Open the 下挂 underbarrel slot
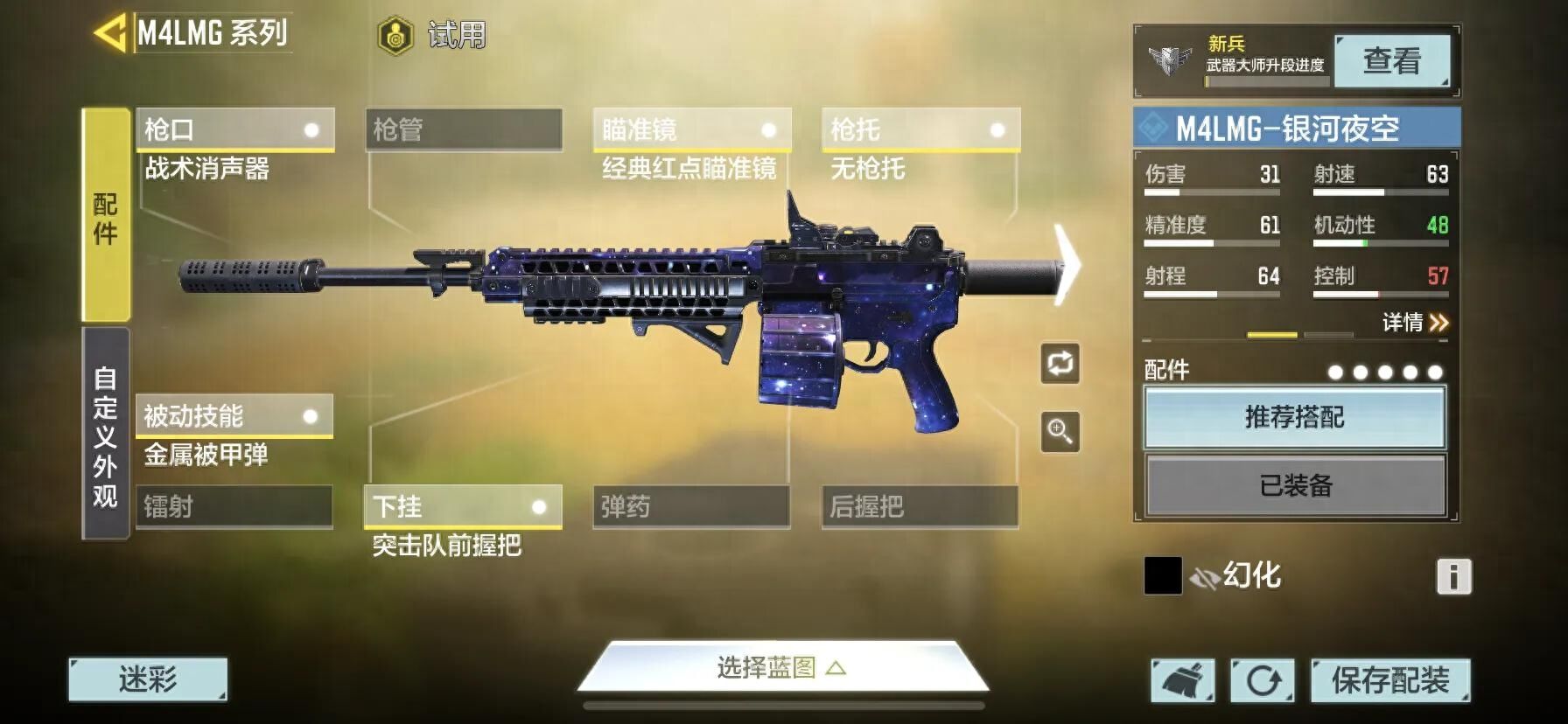 (x=462, y=507)
